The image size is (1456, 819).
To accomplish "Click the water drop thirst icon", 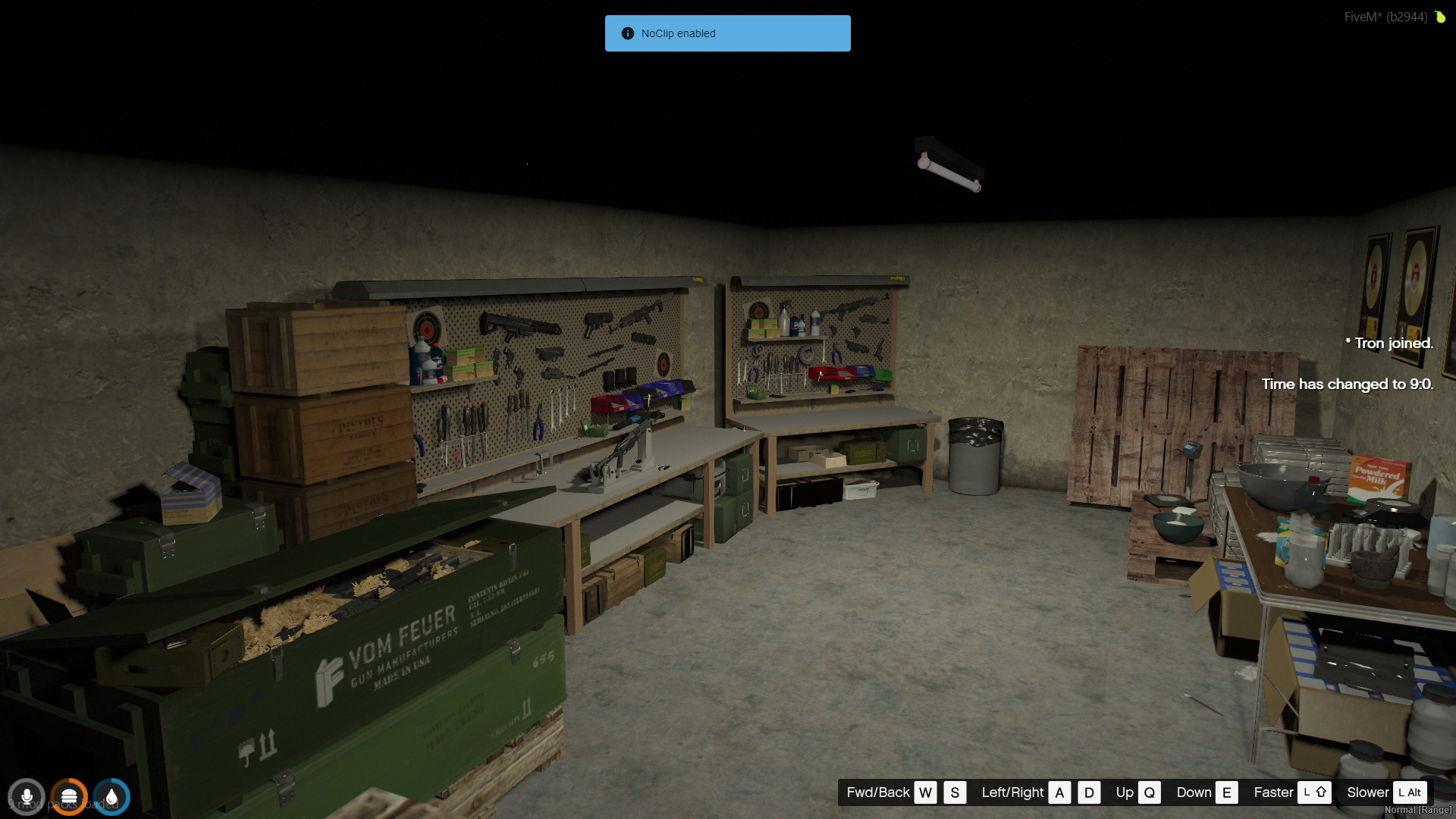I will click(x=111, y=797).
